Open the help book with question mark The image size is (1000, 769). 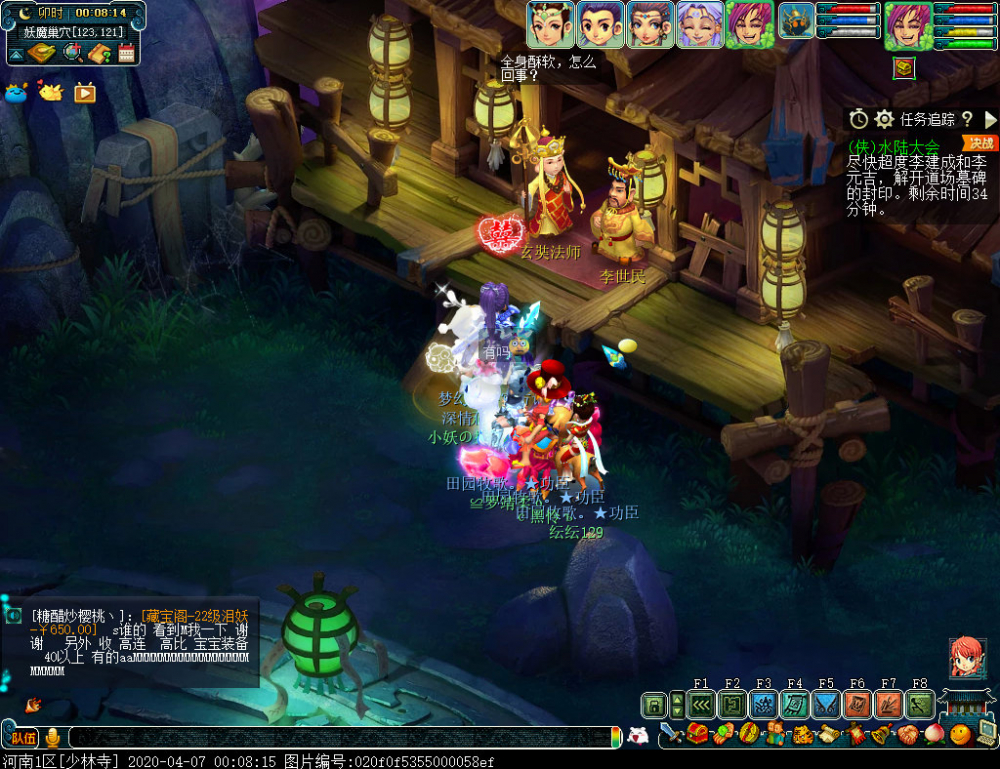pyautogui.click(x=98, y=54)
